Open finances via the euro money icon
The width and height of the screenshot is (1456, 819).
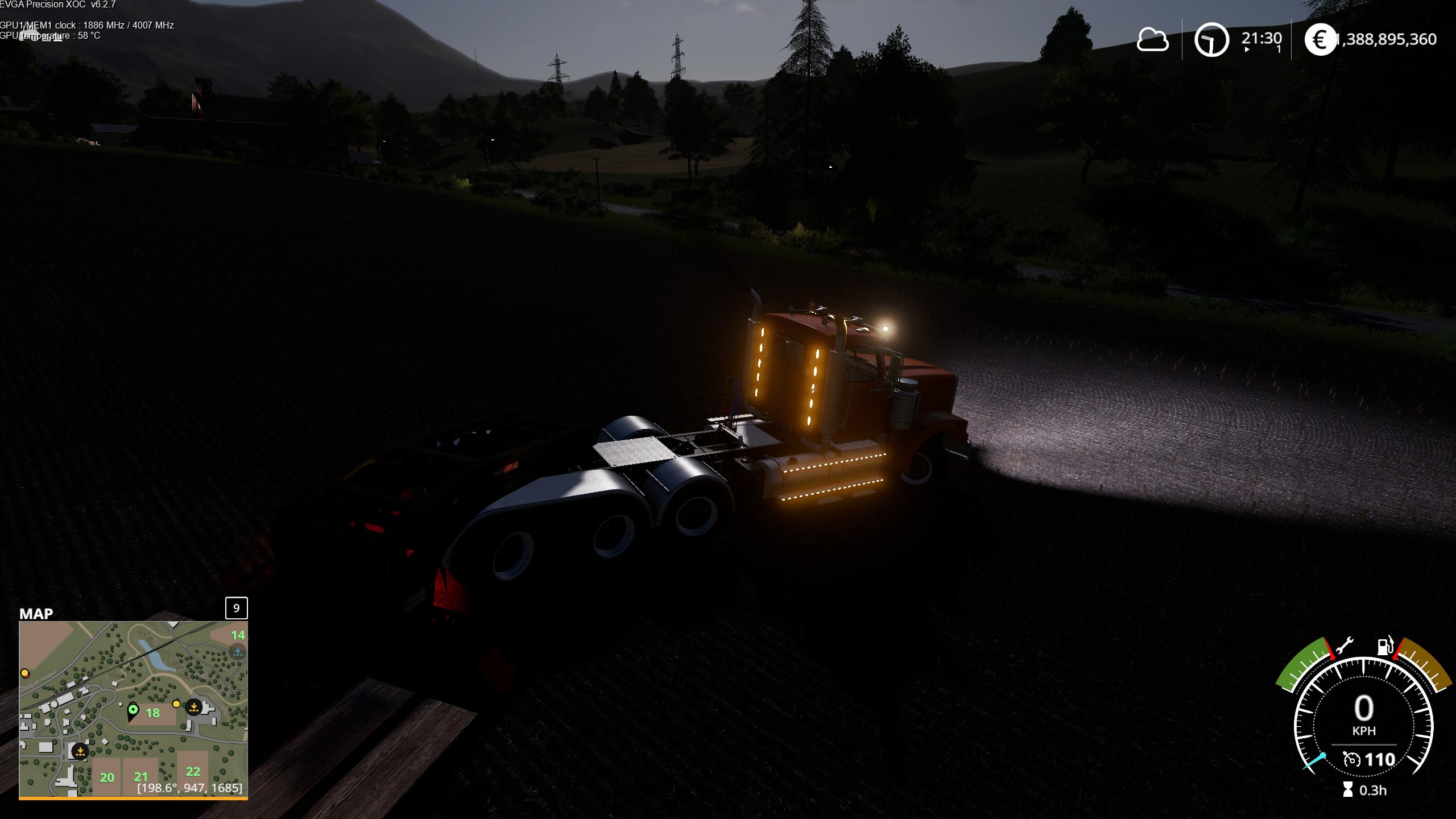click(1319, 40)
